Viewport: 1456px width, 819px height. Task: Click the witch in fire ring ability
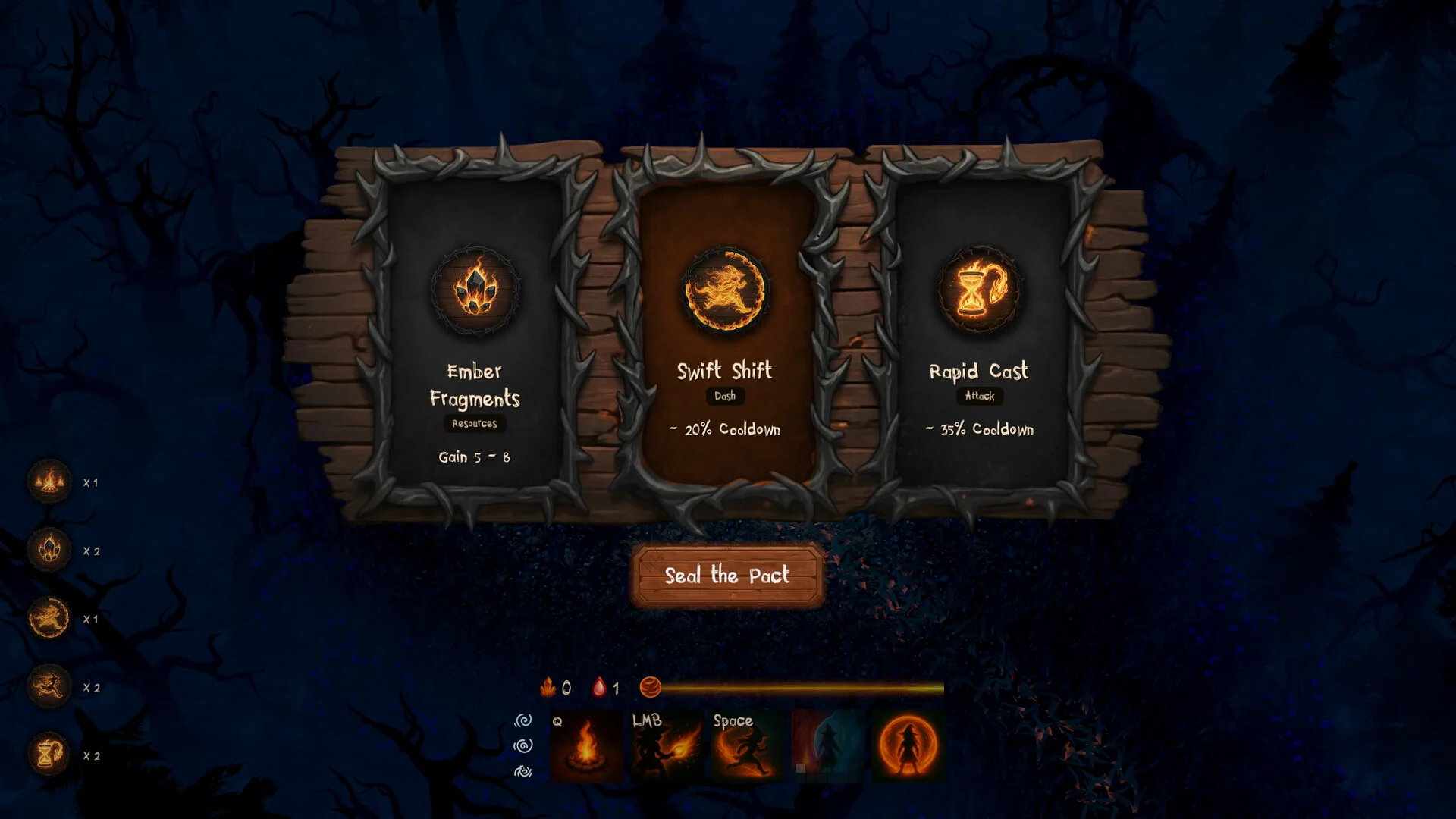tap(908, 746)
